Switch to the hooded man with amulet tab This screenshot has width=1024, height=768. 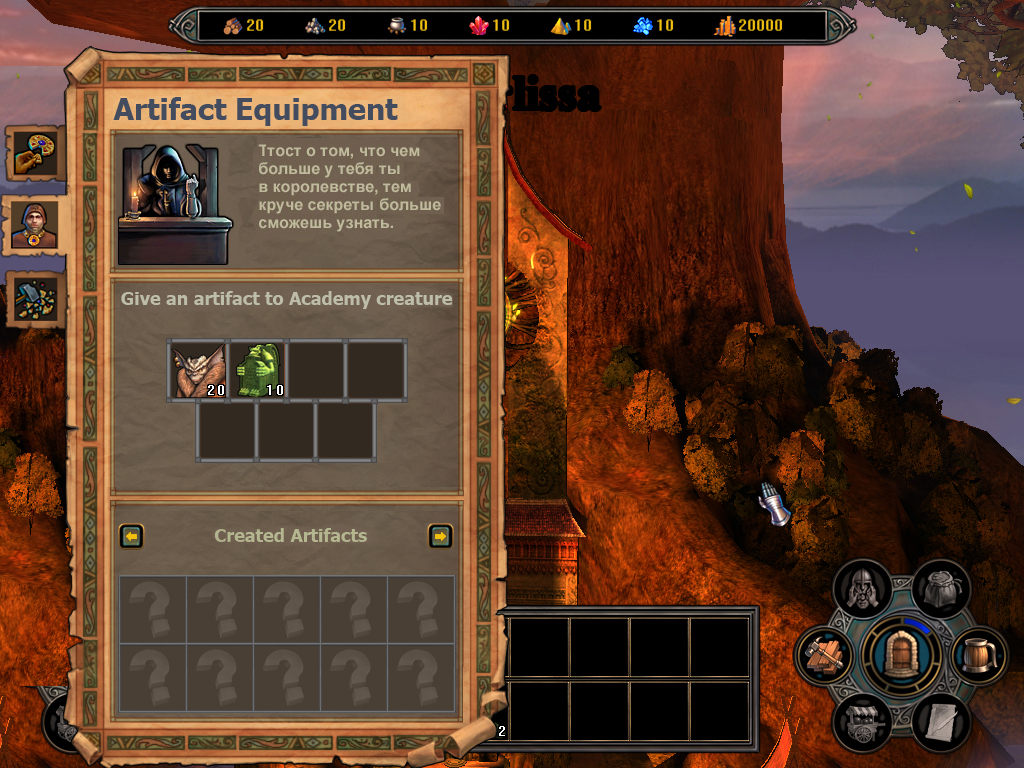coord(36,224)
